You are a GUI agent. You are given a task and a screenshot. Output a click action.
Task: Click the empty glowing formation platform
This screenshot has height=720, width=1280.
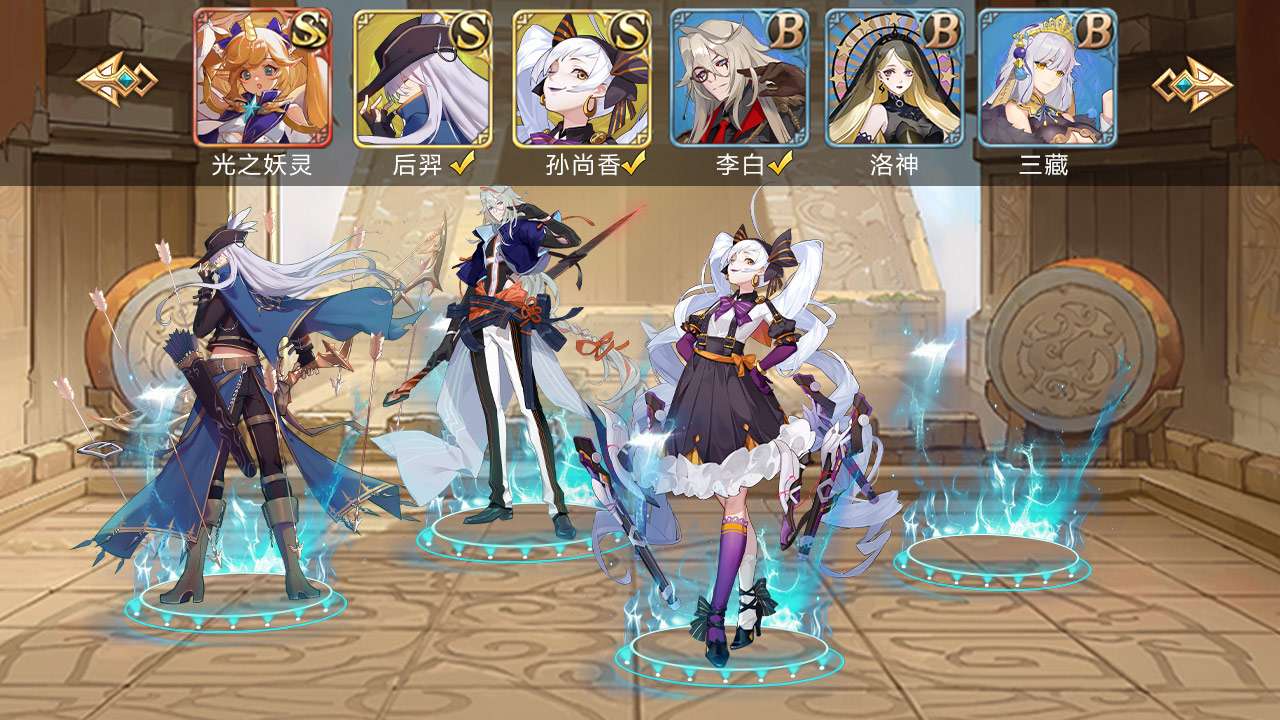click(991, 555)
